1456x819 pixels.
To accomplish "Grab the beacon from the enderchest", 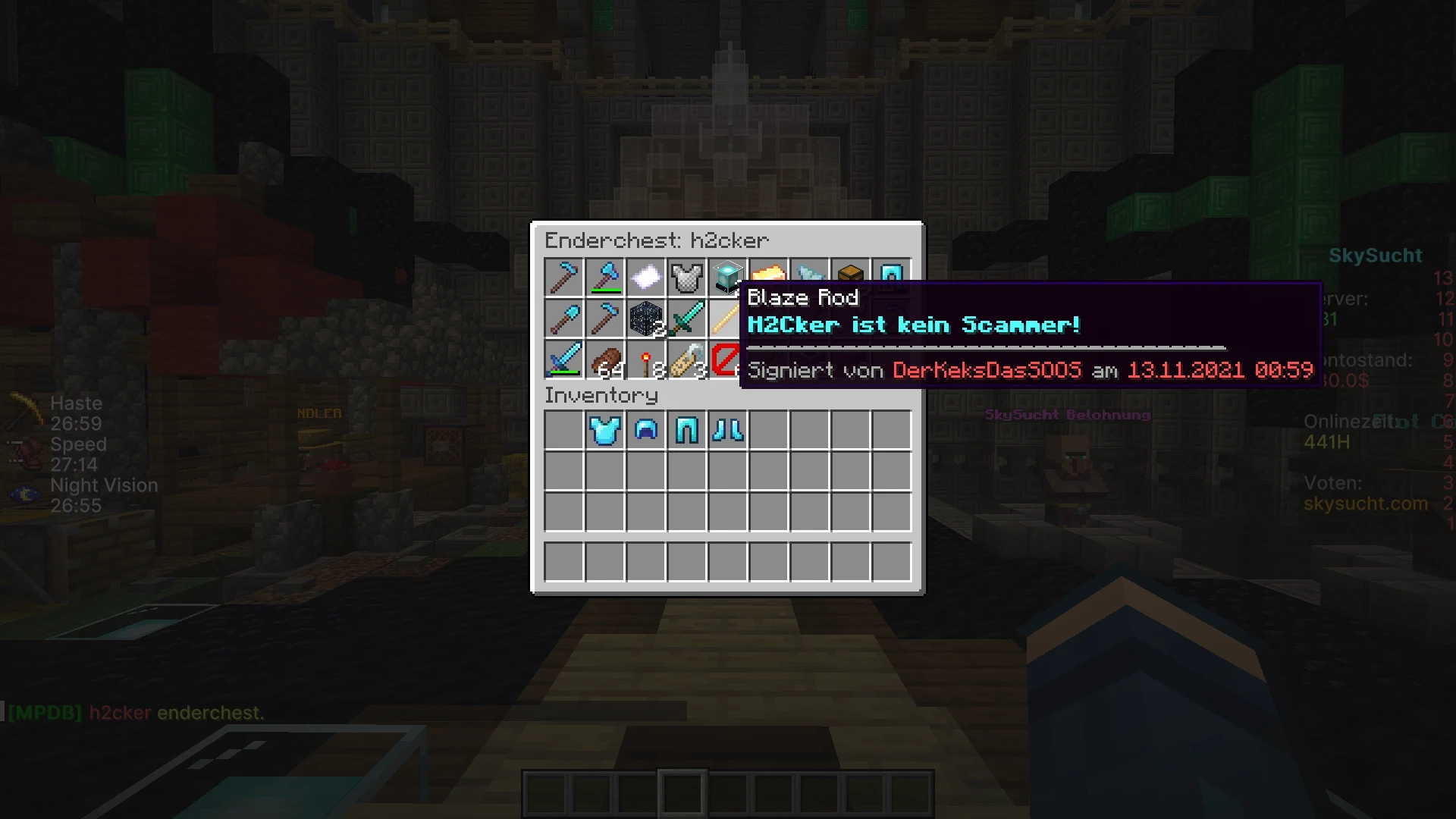I will point(727,278).
